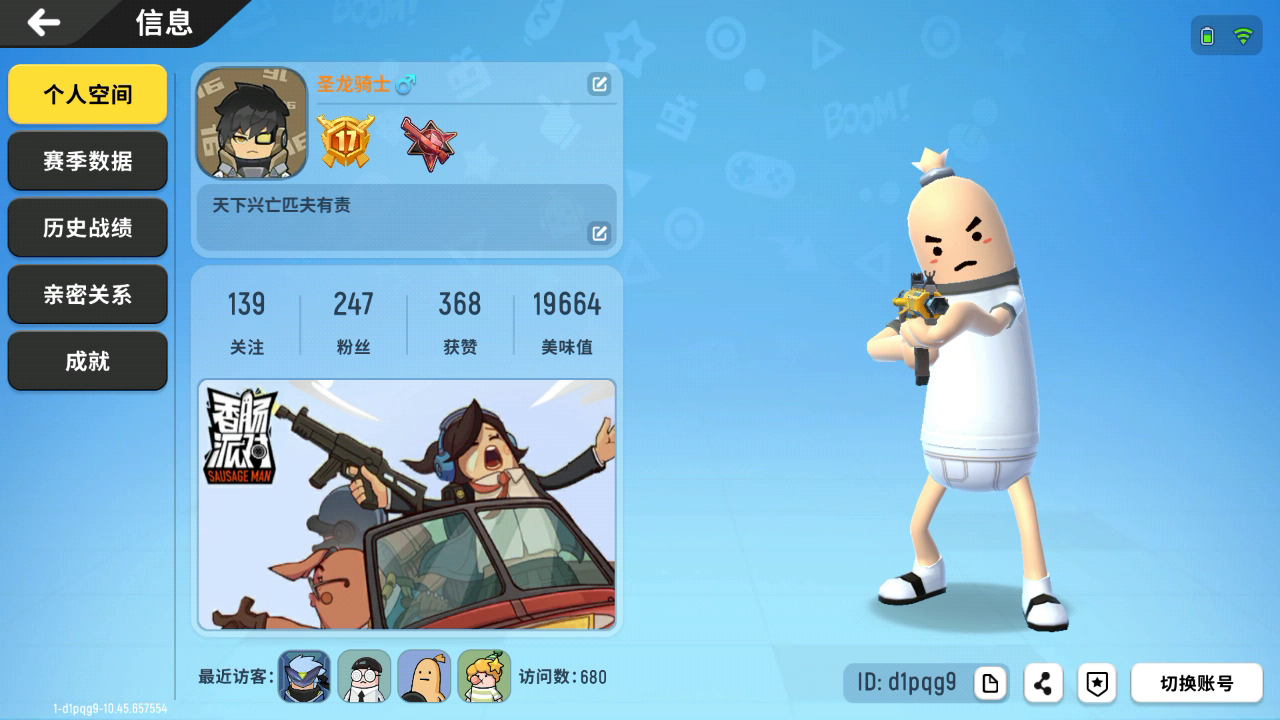
Task: Open the 历史战绩 section
Action: 87,228
